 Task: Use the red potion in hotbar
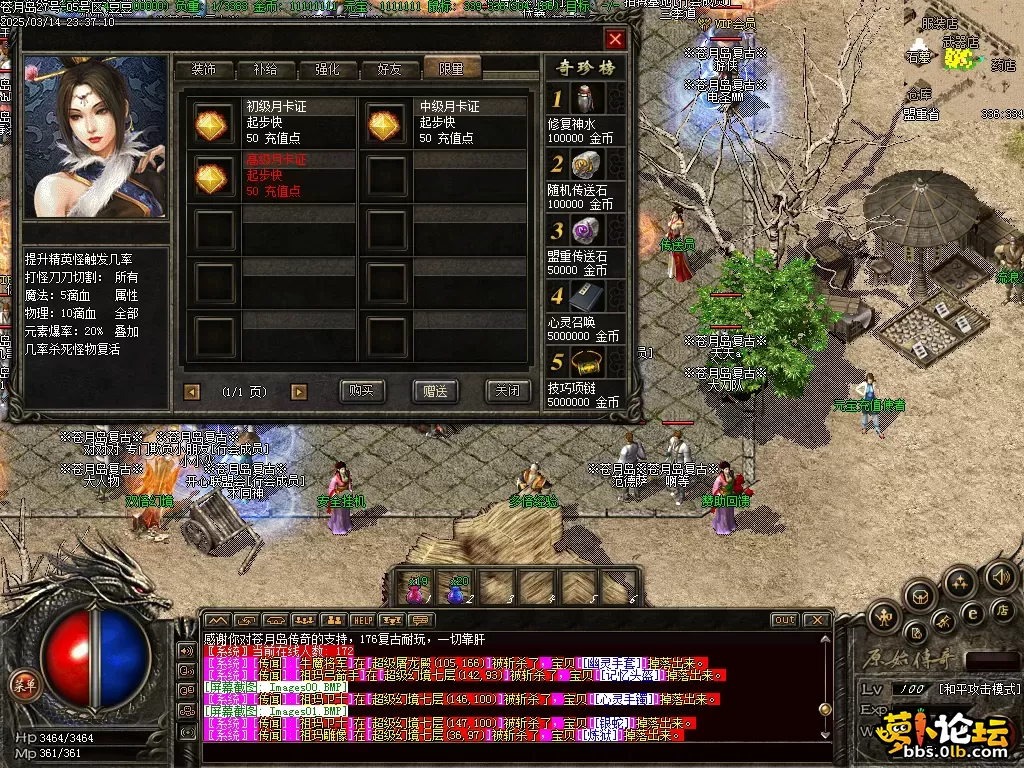(x=415, y=589)
